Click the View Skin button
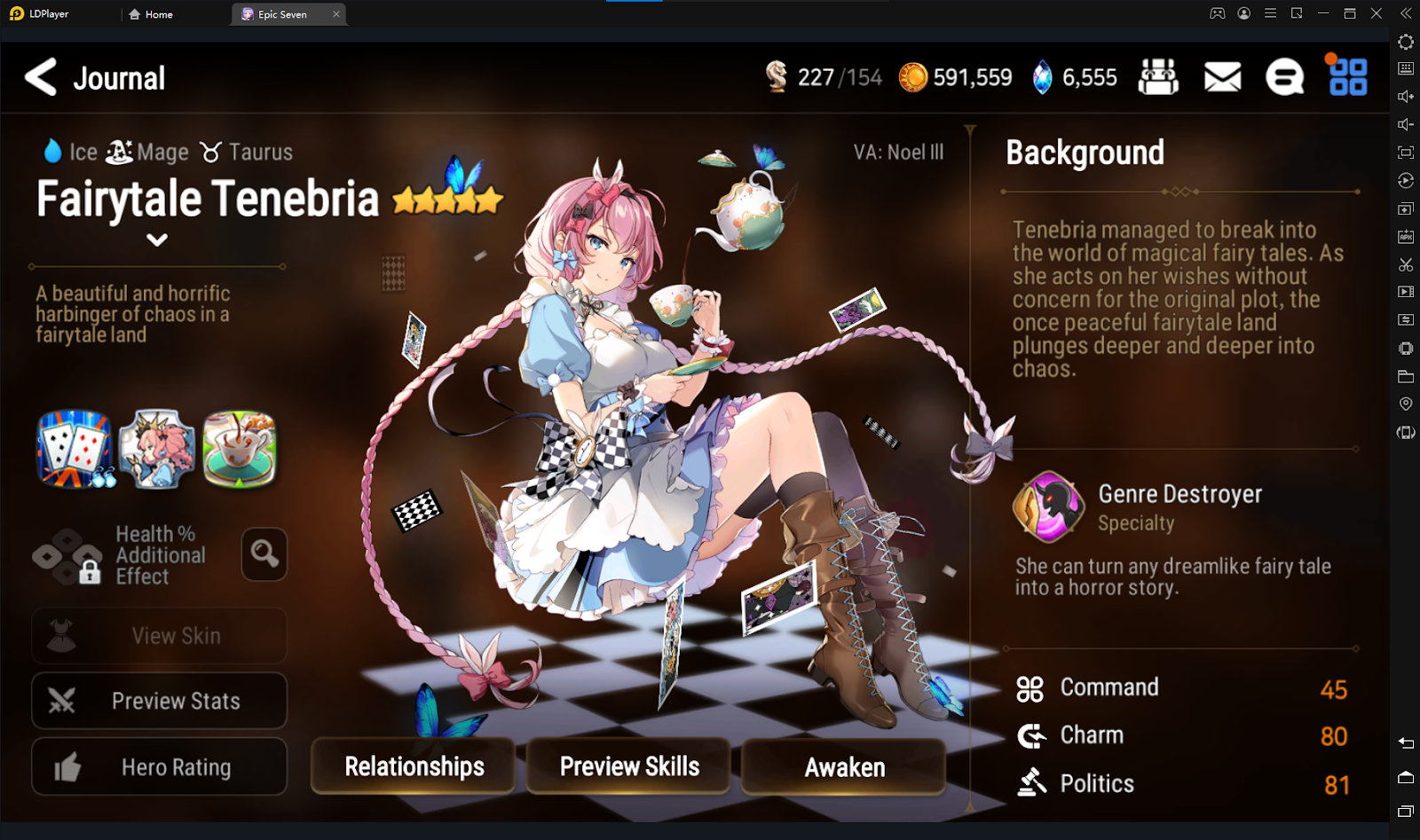This screenshot has height=840, width=1420. point(160,636)
